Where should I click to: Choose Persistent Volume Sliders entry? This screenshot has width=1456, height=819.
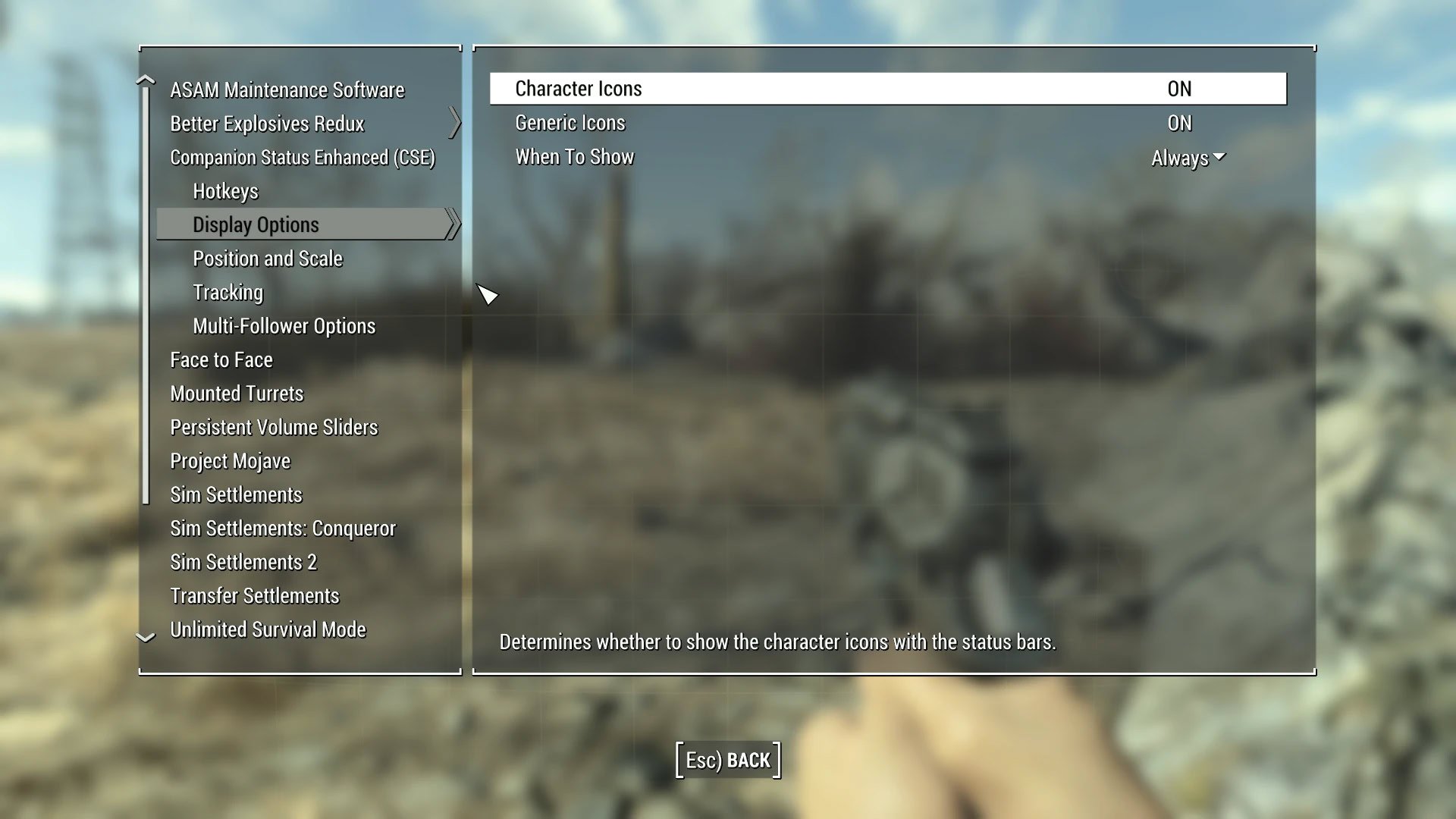point(274,428)
